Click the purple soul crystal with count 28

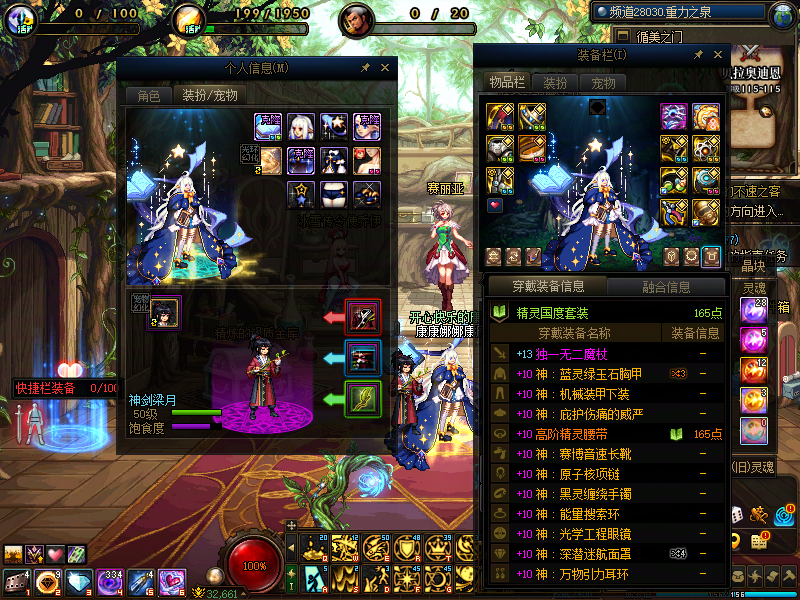coord(753,310)
